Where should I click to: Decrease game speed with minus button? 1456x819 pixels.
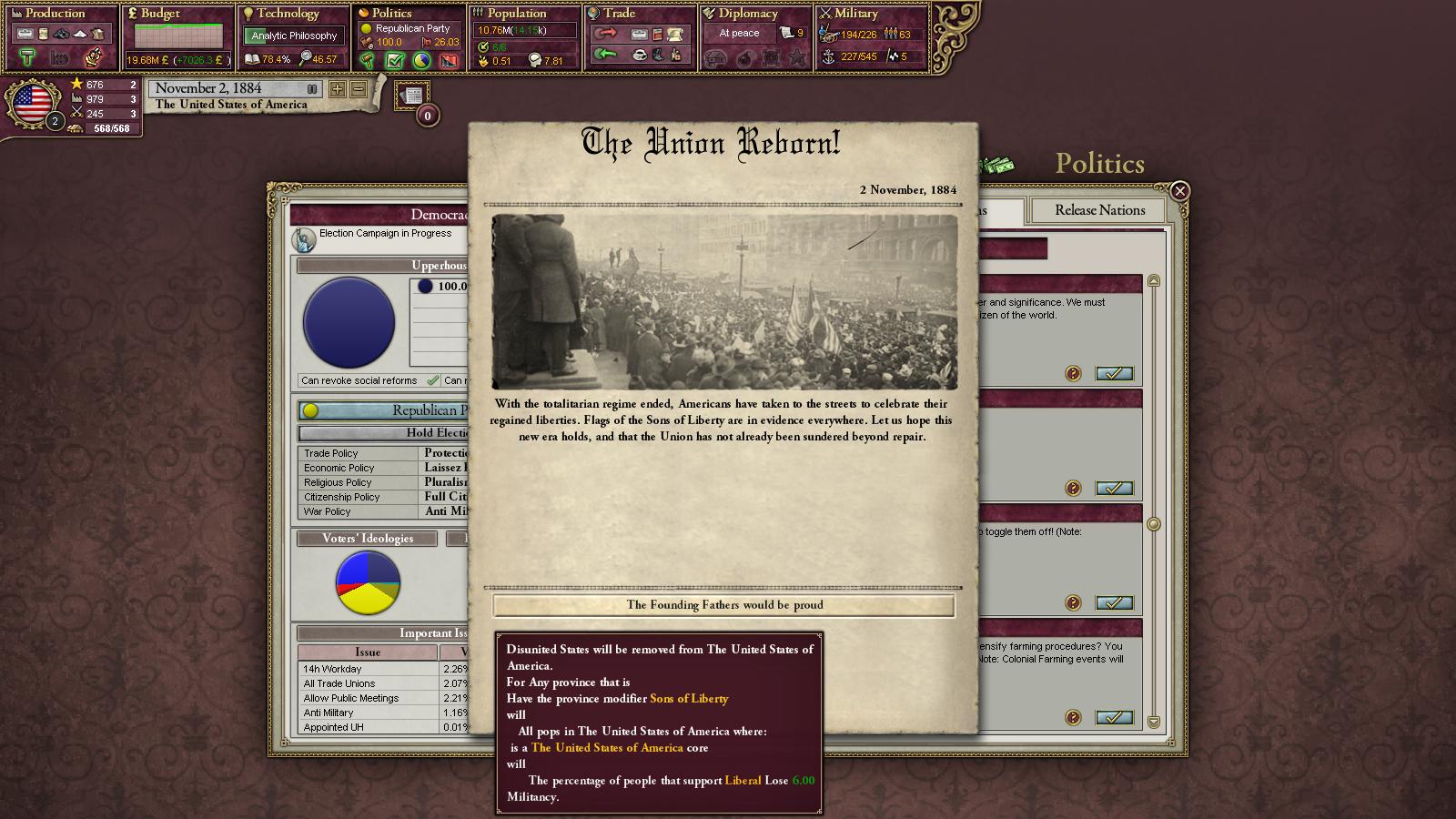(x=359, y=89)
